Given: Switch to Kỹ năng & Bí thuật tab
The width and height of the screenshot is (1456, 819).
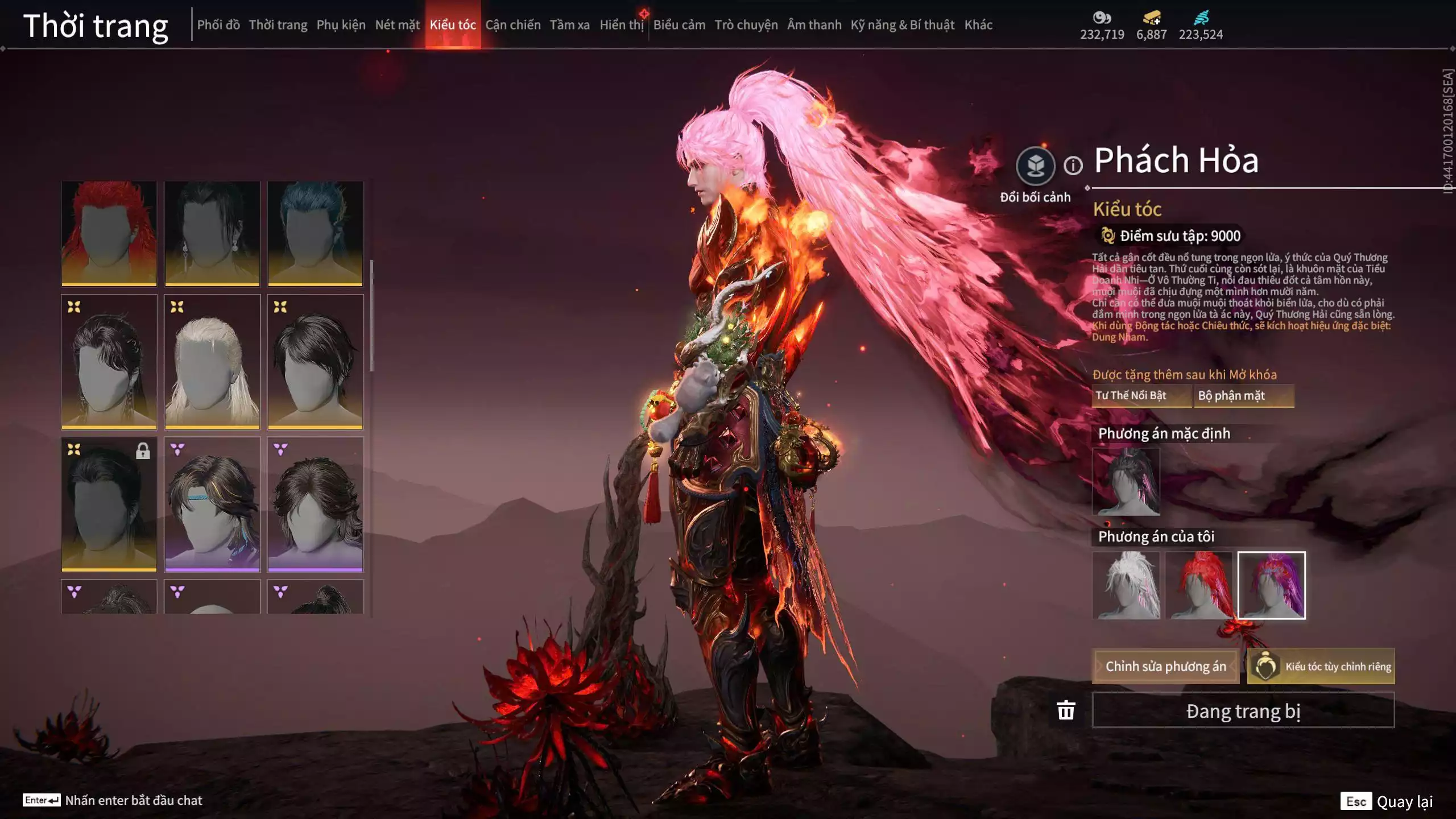Looking at the screenshot, I should 902,25.
